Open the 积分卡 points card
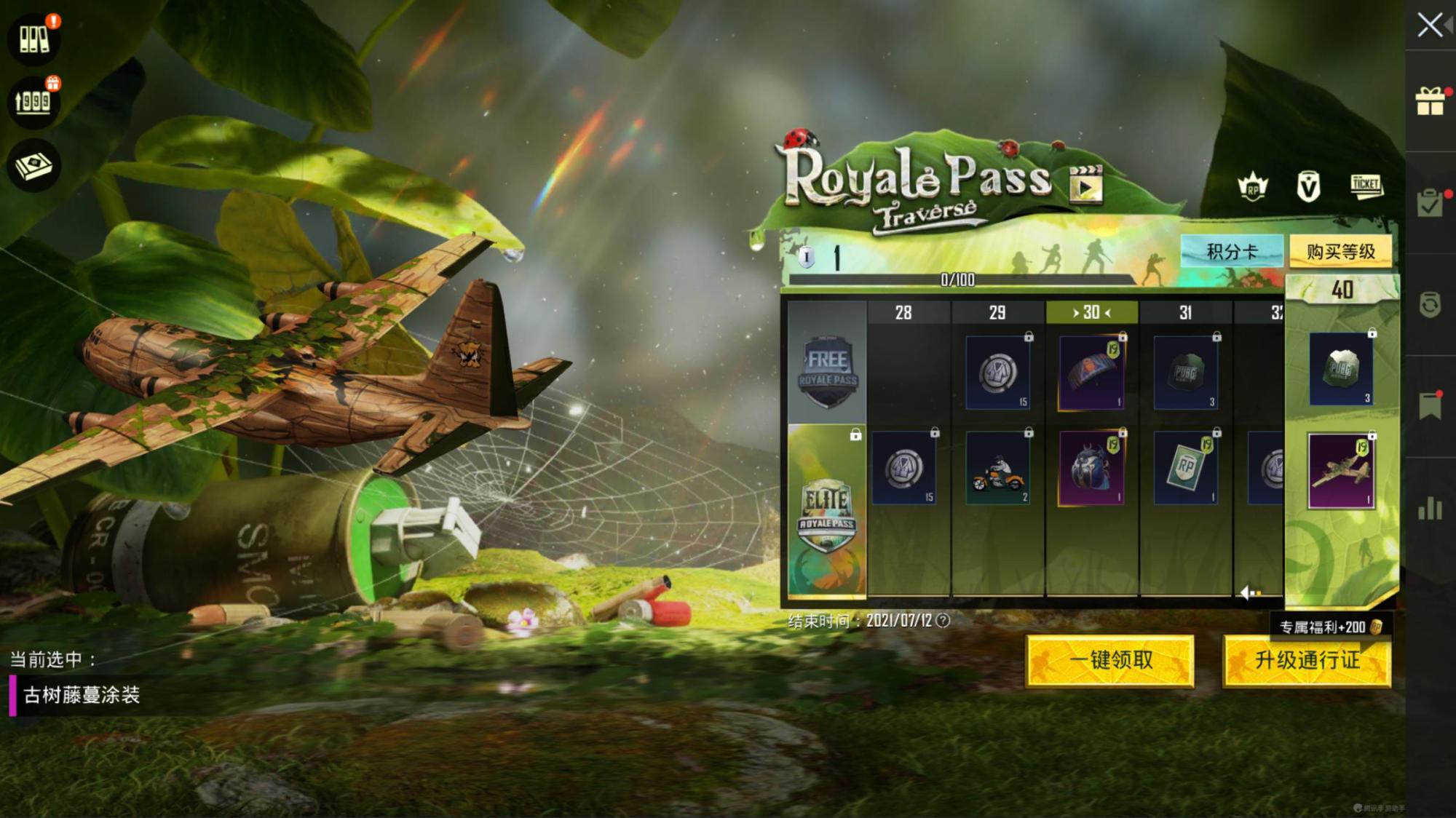 tap(1232, 252)
